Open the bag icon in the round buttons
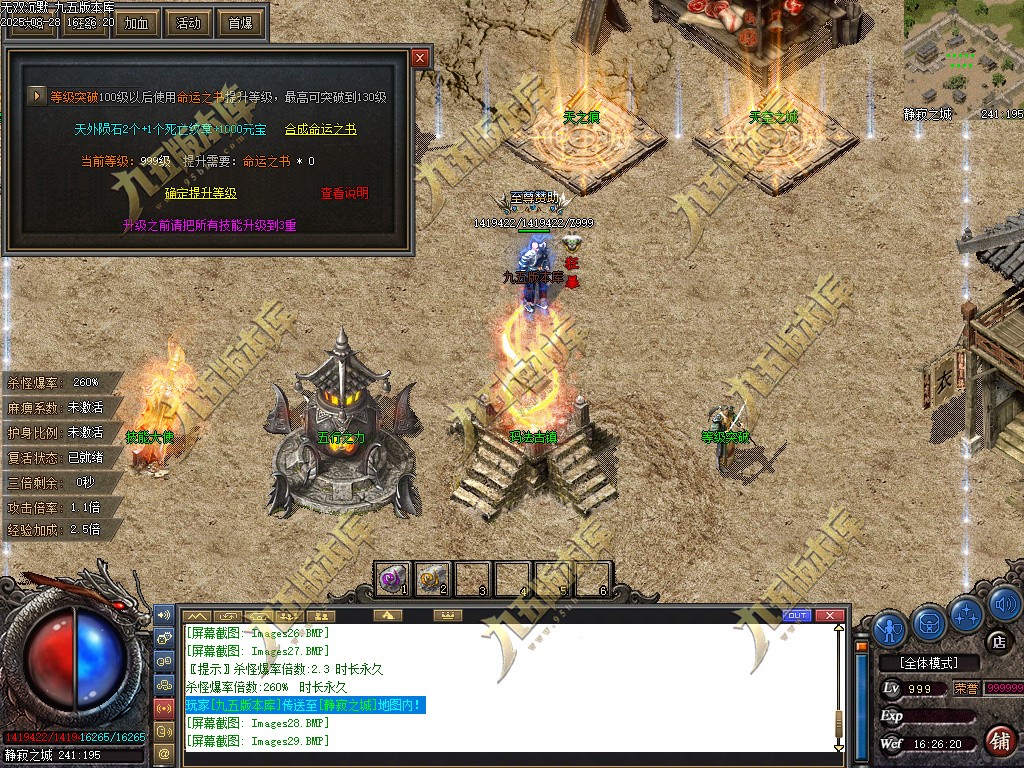Screen dimensions: 1024x768 pyautogui.click(x=928, y=623)
